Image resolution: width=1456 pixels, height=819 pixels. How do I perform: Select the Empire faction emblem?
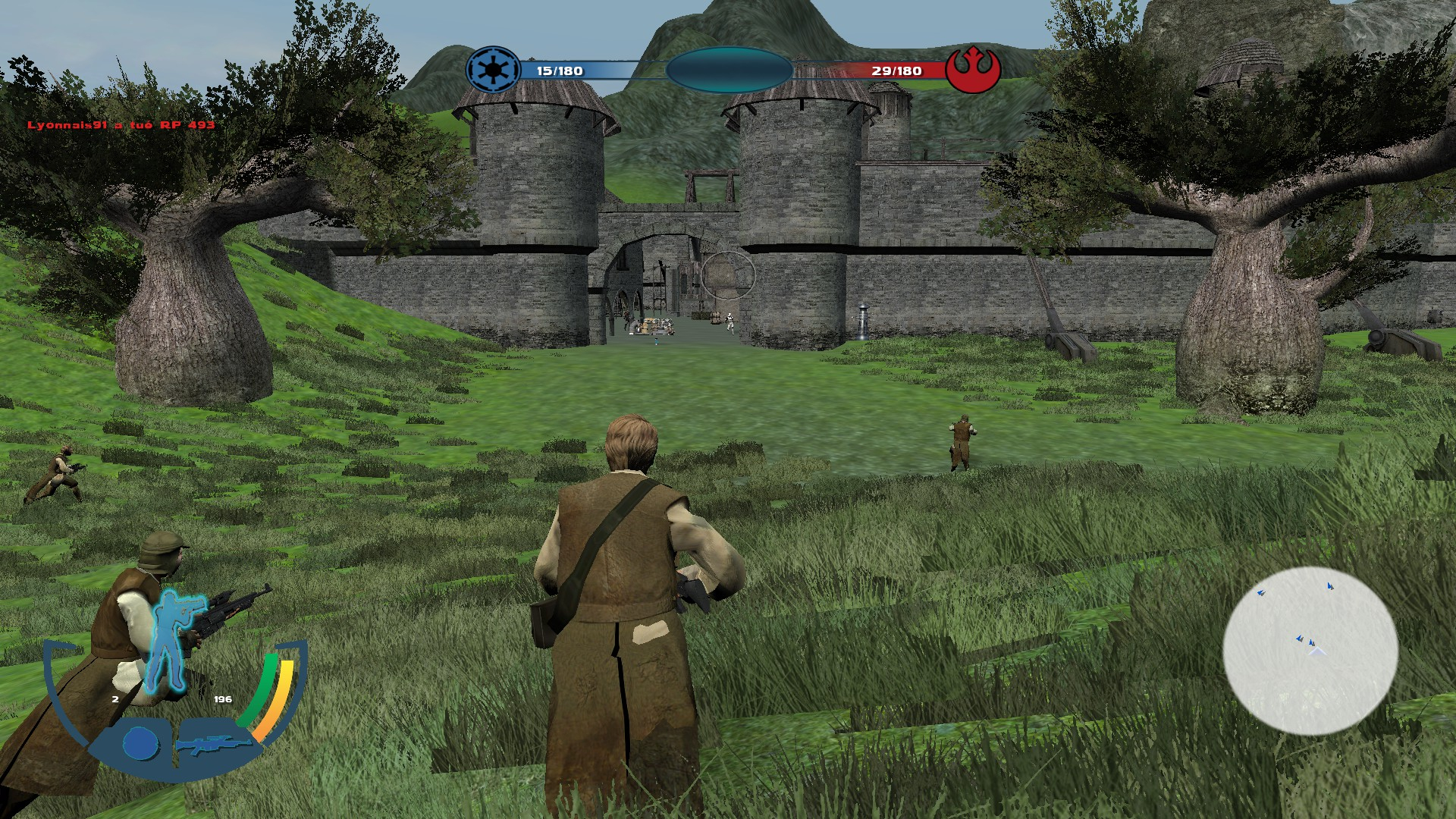493,71
